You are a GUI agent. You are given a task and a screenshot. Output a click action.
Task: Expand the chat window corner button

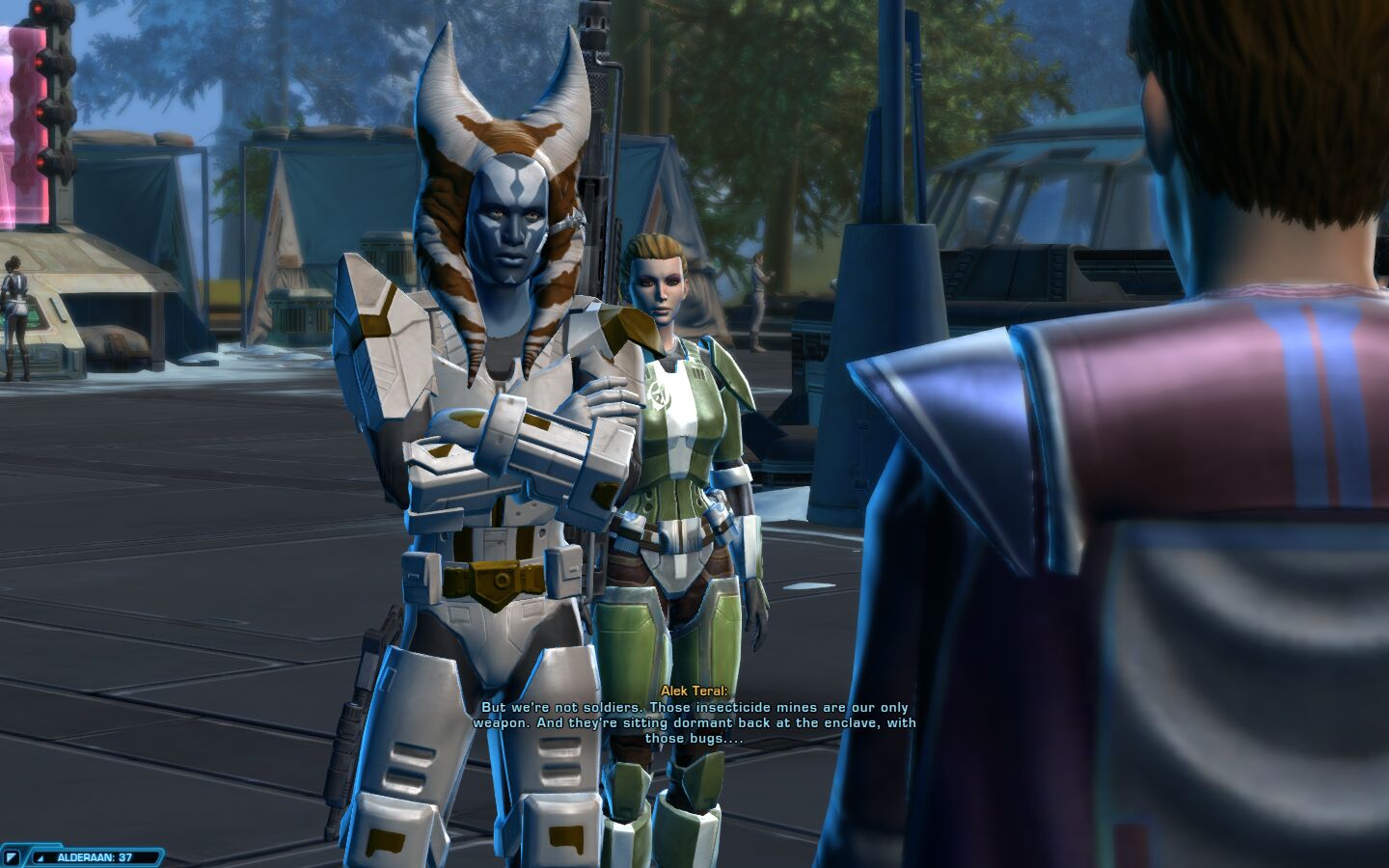point(12,856)
